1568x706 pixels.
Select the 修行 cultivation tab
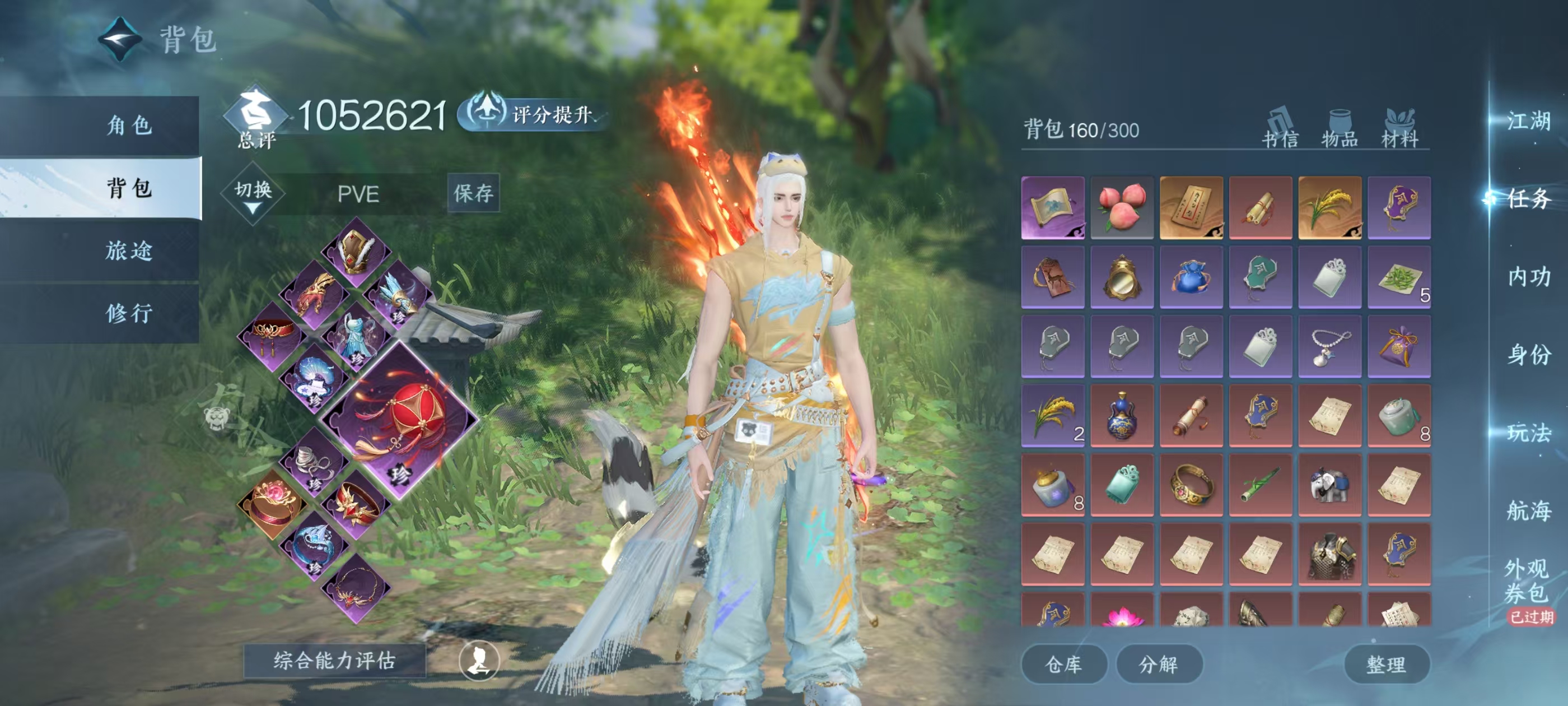click(128, 313)
